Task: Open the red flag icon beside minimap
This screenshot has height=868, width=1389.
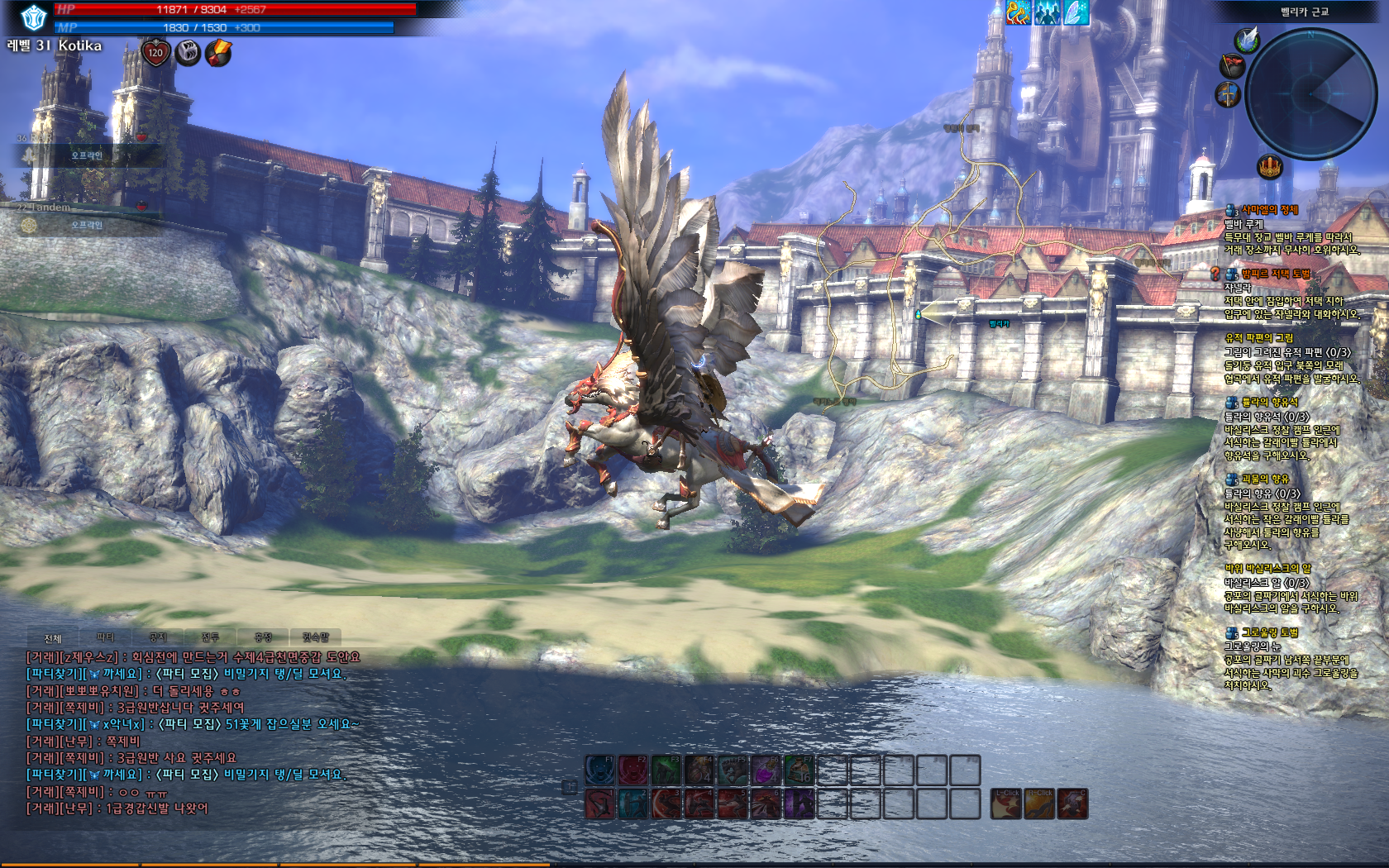Action: [x=1233, y=66]
